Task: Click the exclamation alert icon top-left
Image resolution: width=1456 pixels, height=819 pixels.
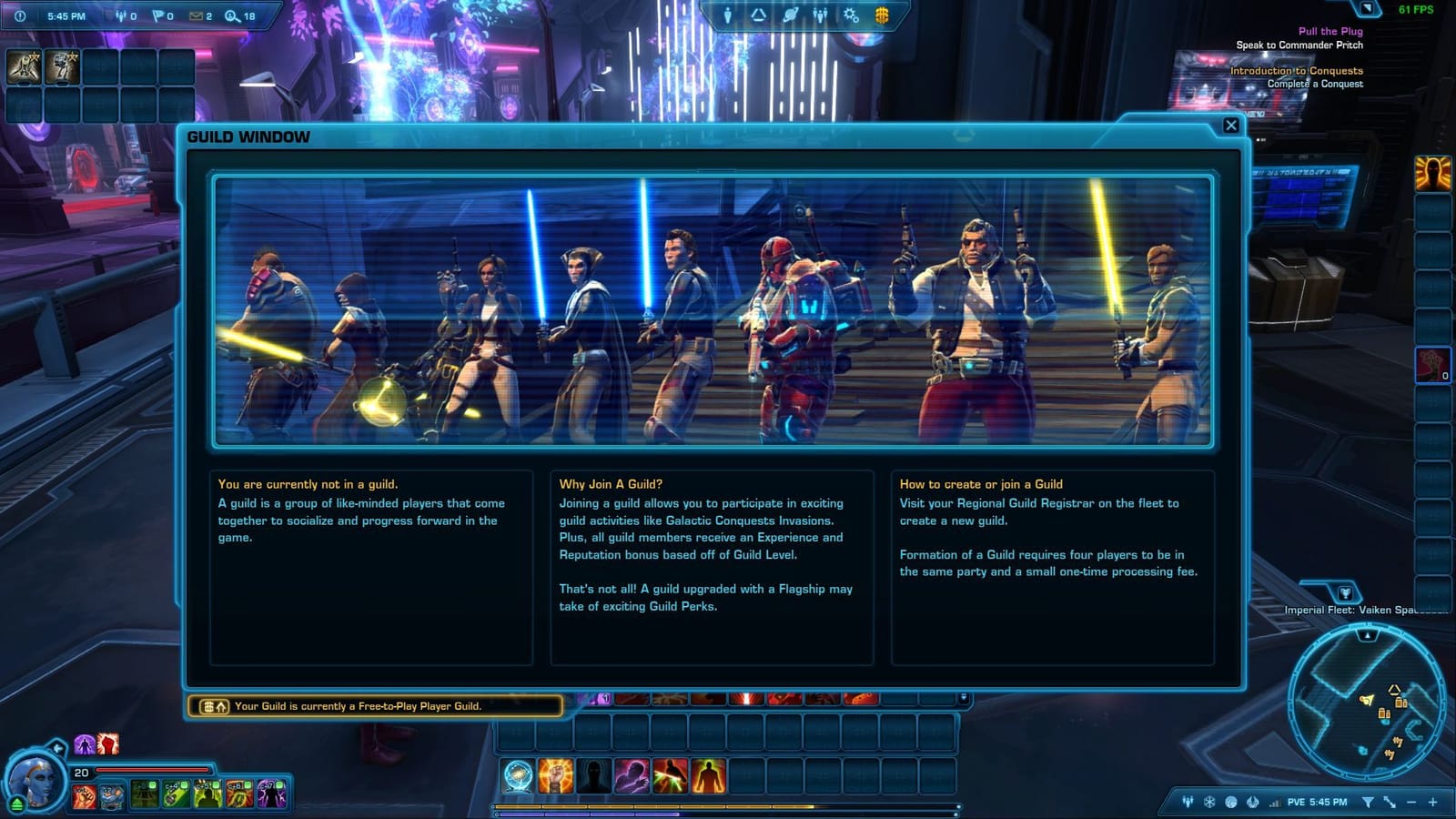Action: point(20,16)
